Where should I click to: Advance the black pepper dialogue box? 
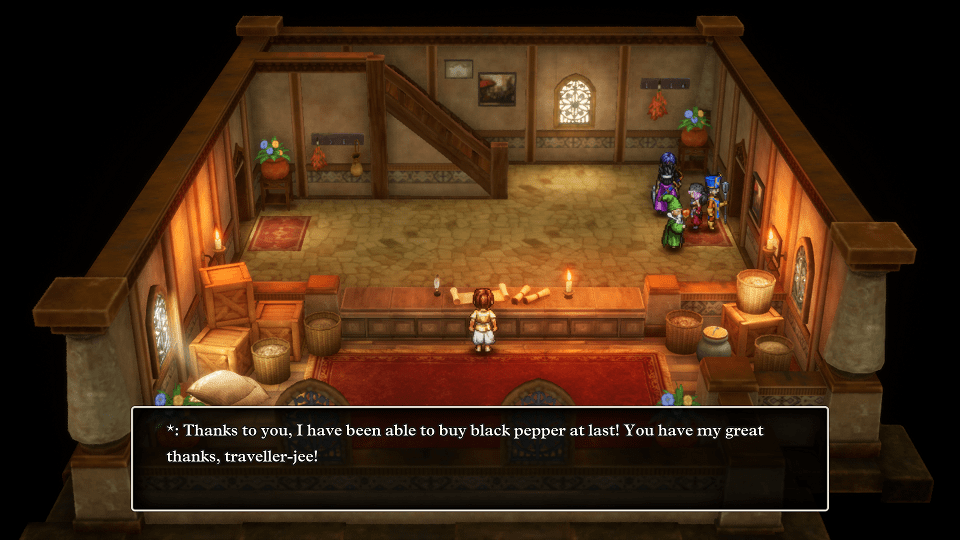coord(480,458)
